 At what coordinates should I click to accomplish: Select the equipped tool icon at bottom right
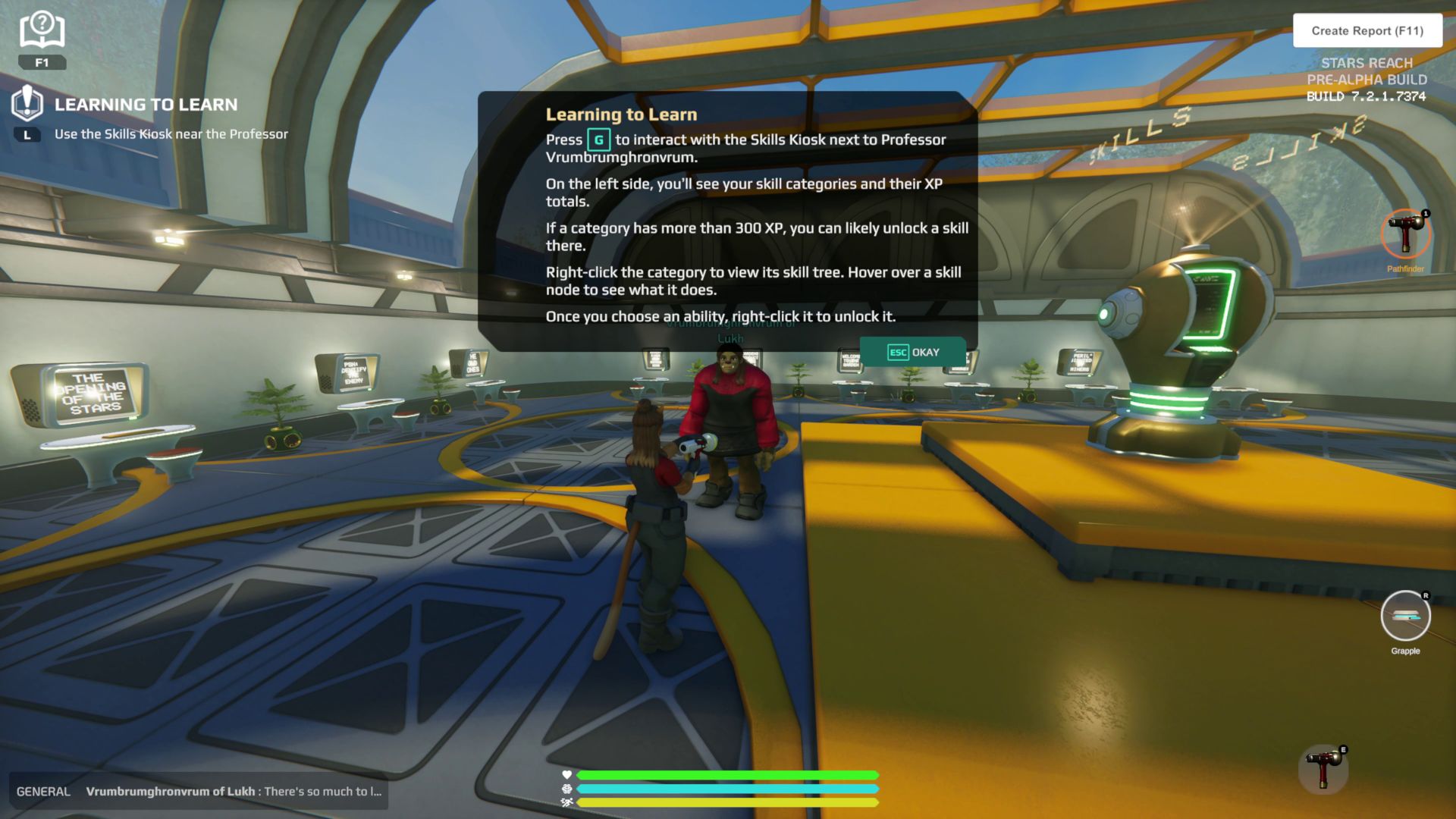[1323, 769]
